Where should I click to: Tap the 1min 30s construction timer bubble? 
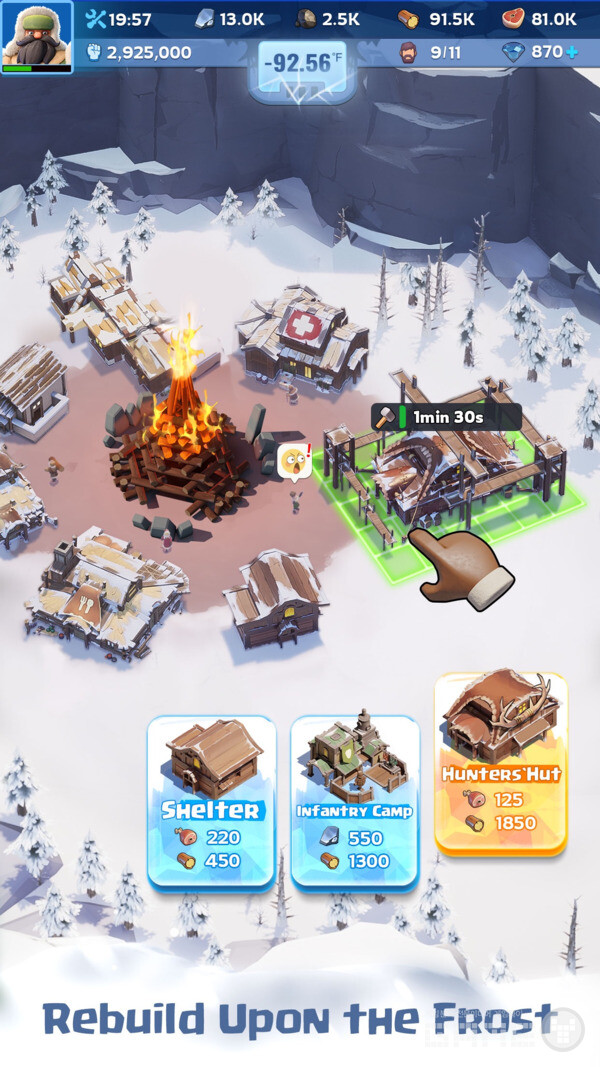[446, 416]
